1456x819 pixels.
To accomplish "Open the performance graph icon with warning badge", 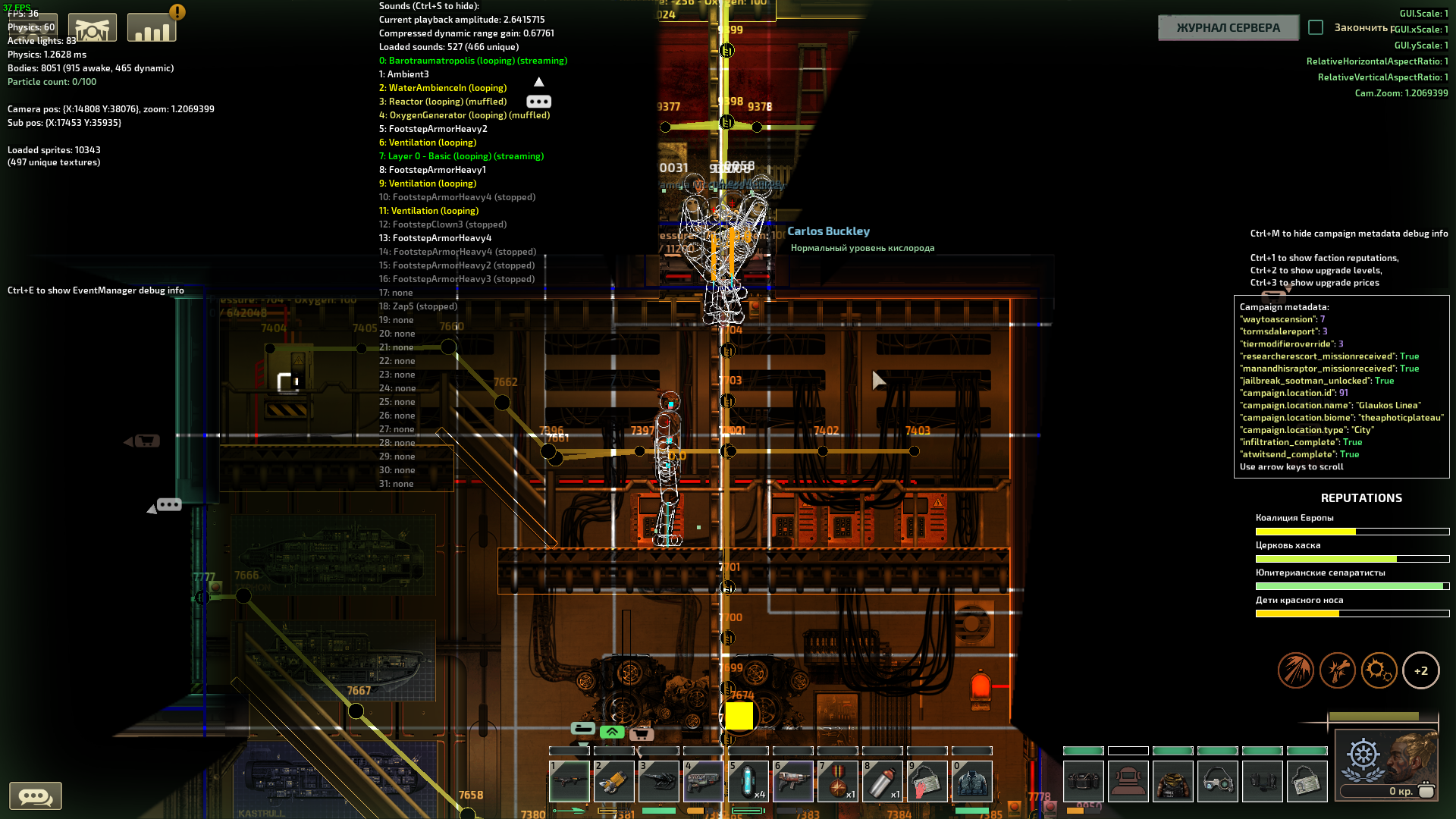I will [x=152, y=27].
